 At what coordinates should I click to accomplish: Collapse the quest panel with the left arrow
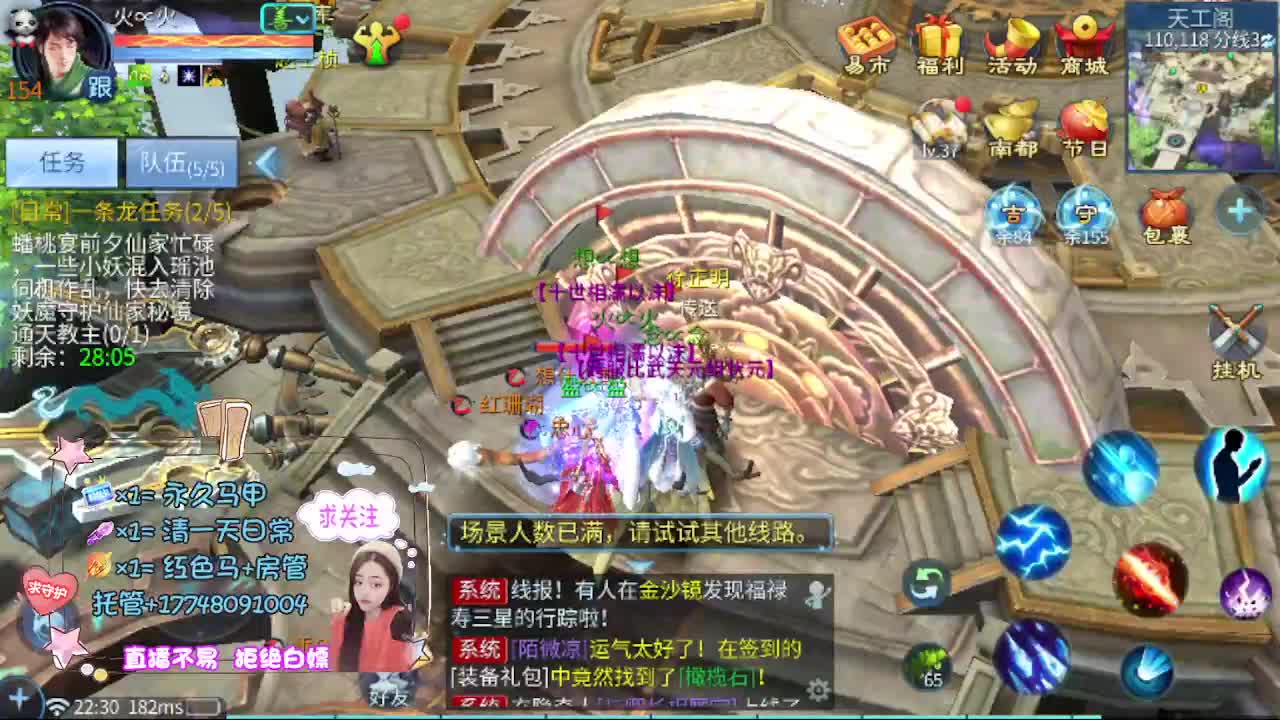[x=267, y=160]
